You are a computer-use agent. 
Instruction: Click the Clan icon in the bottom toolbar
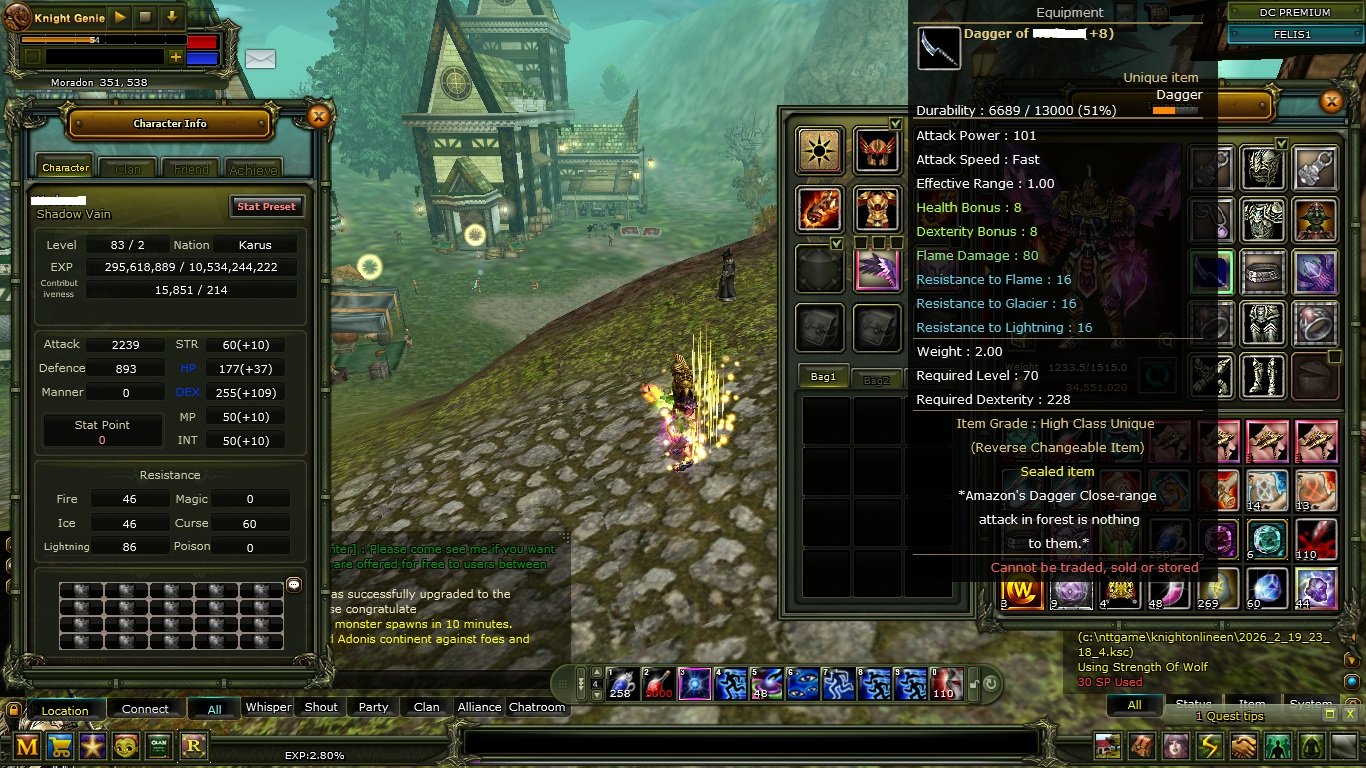click(158, 746)
